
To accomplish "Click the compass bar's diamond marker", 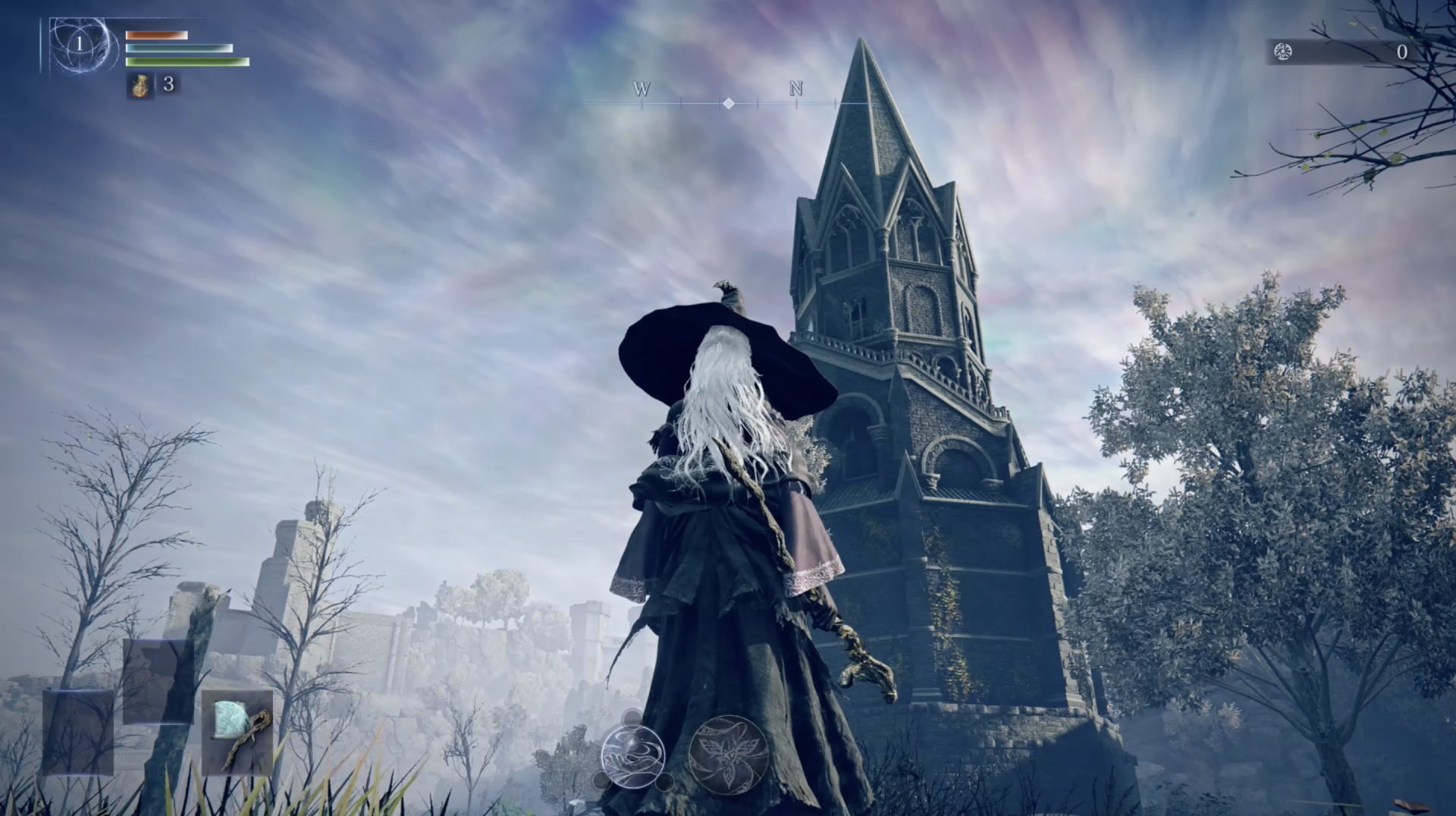I will pos(728,103).
